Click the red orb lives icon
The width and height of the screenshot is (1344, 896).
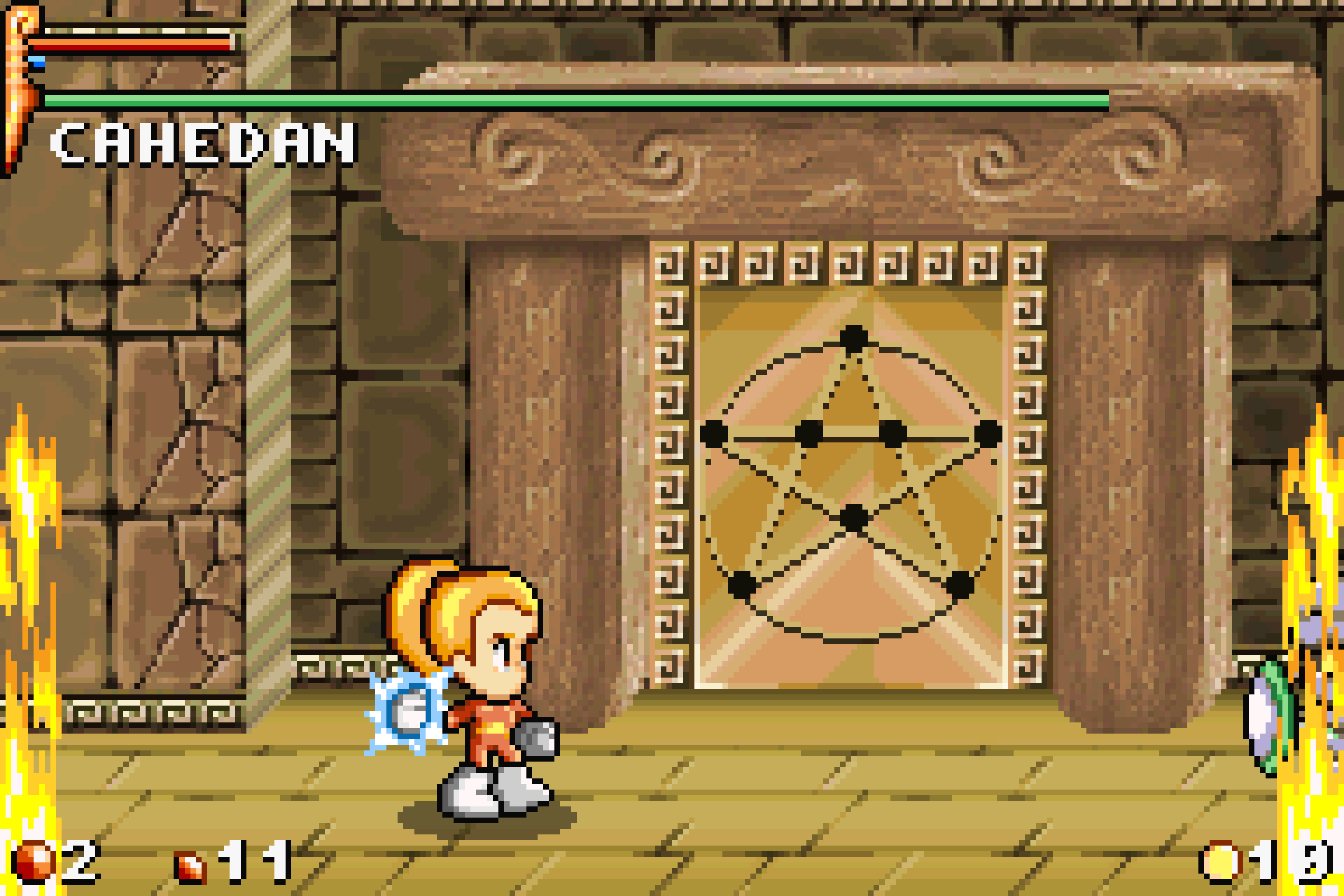click(x=34, y=861)
